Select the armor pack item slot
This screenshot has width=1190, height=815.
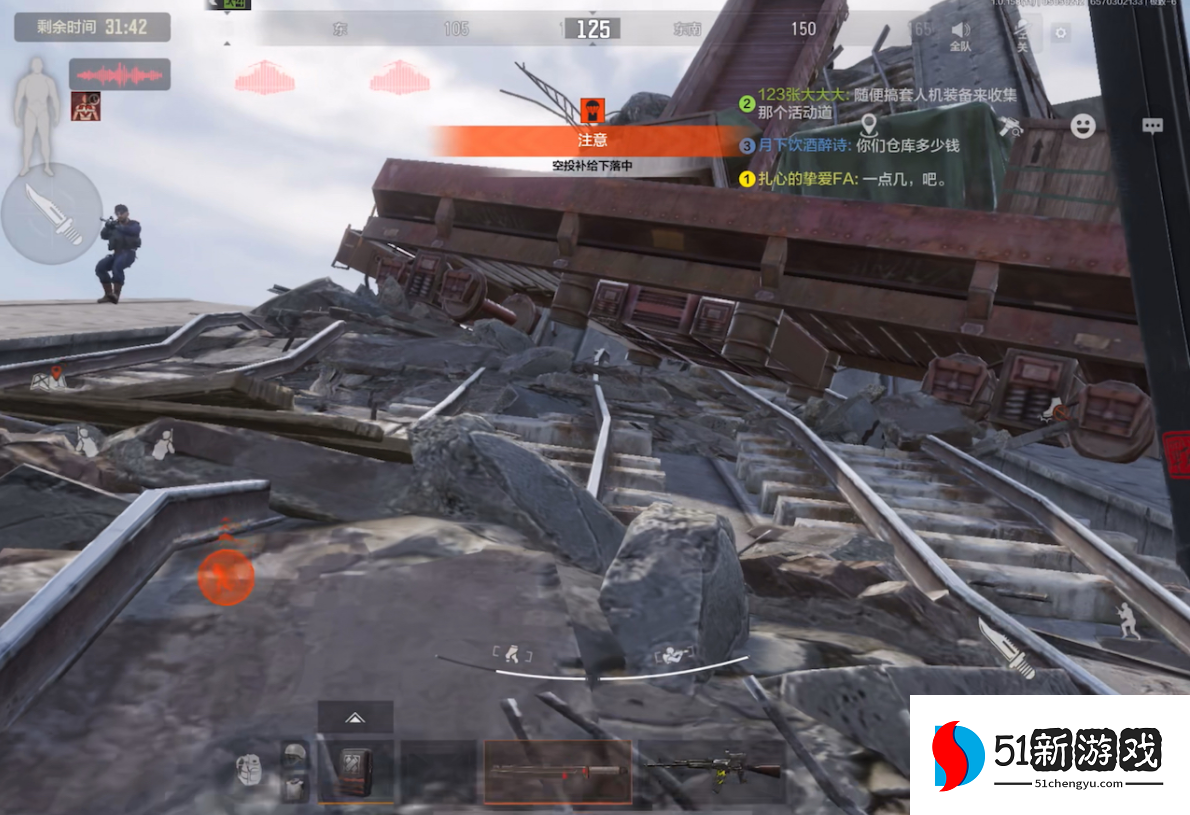point(355,771)
